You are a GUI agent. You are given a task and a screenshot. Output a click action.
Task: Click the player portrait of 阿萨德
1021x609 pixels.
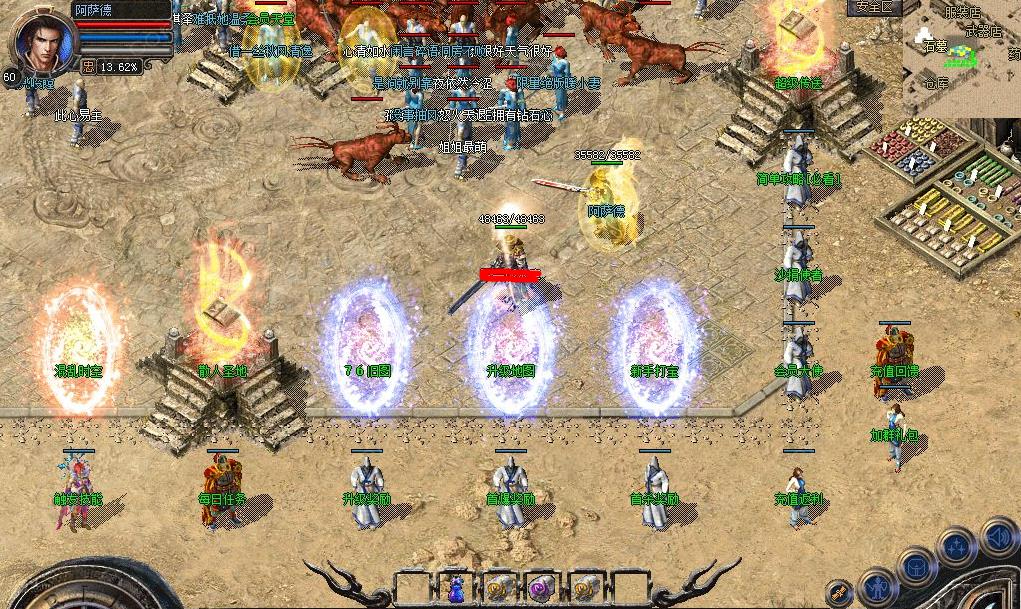click(x=42, y=38)
